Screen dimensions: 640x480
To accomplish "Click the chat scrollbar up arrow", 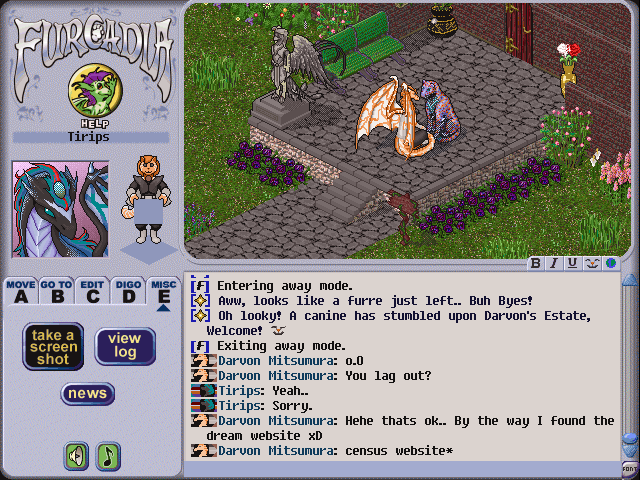I will pos(630,280).
